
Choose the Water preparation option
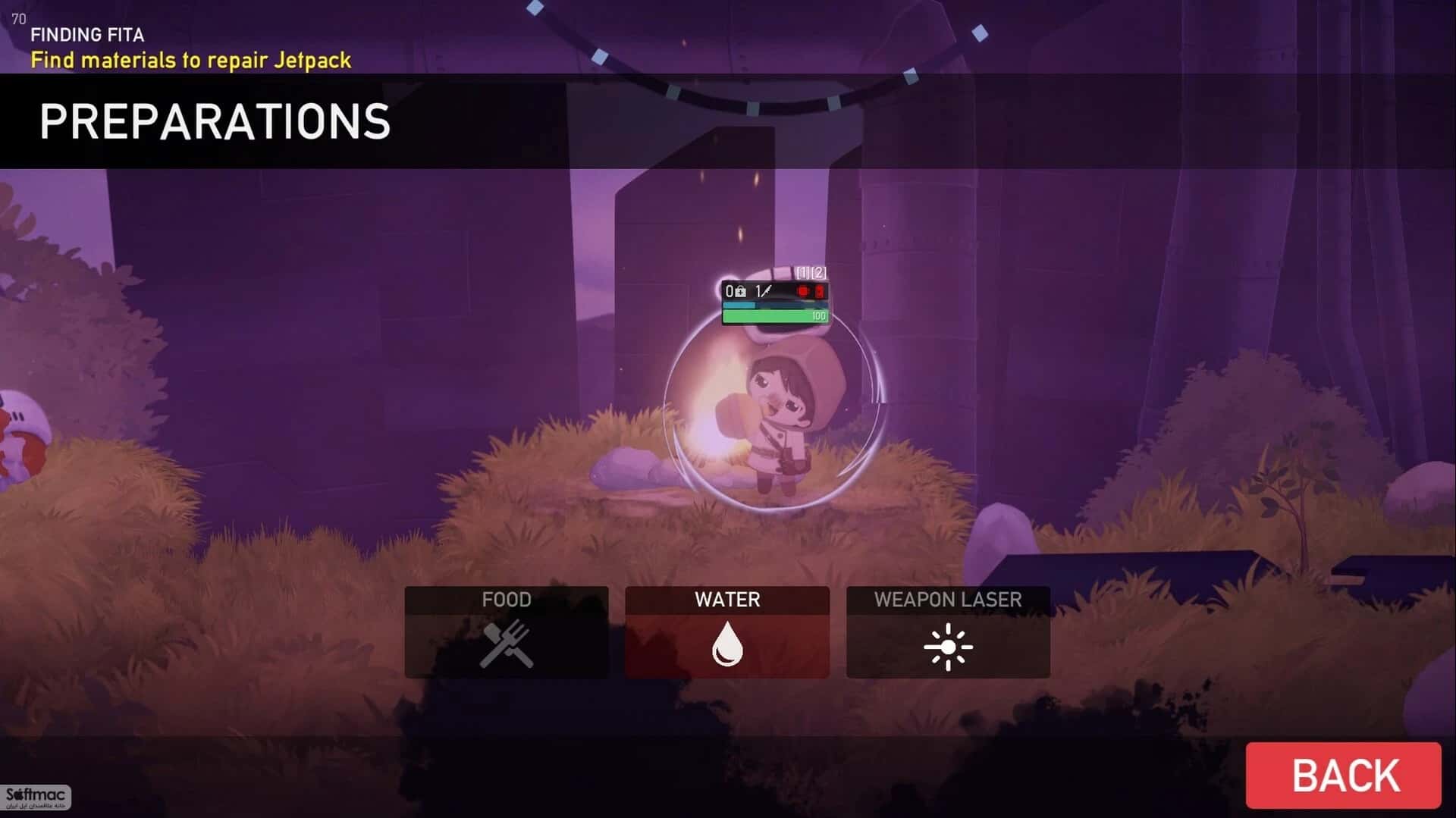pyautogui.click(x=727, y=632)
